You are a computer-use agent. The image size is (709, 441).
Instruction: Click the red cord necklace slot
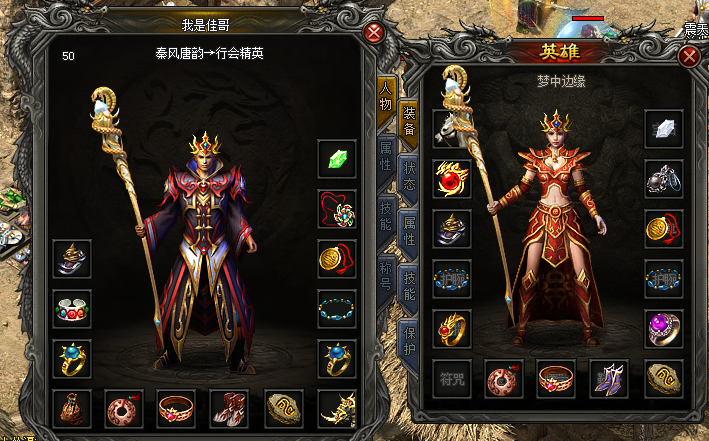337,208
